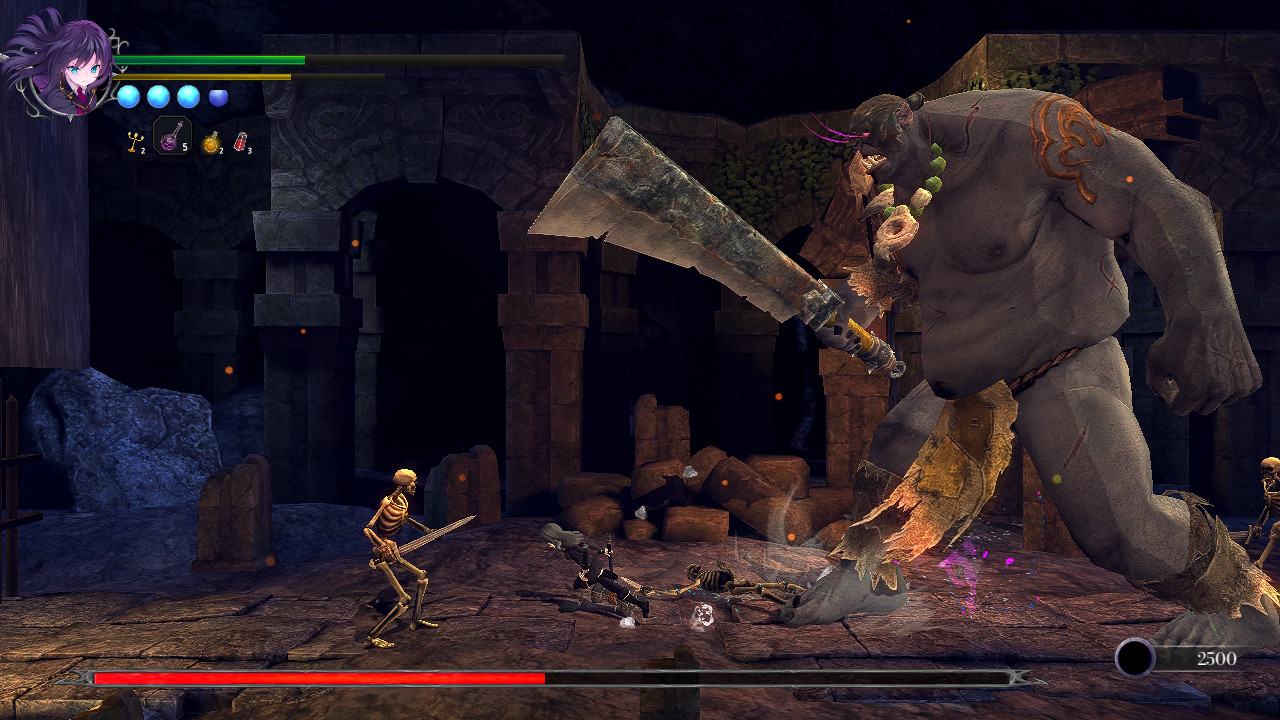
Task: Click the red potion count number 3
Action: click(250, 151)
